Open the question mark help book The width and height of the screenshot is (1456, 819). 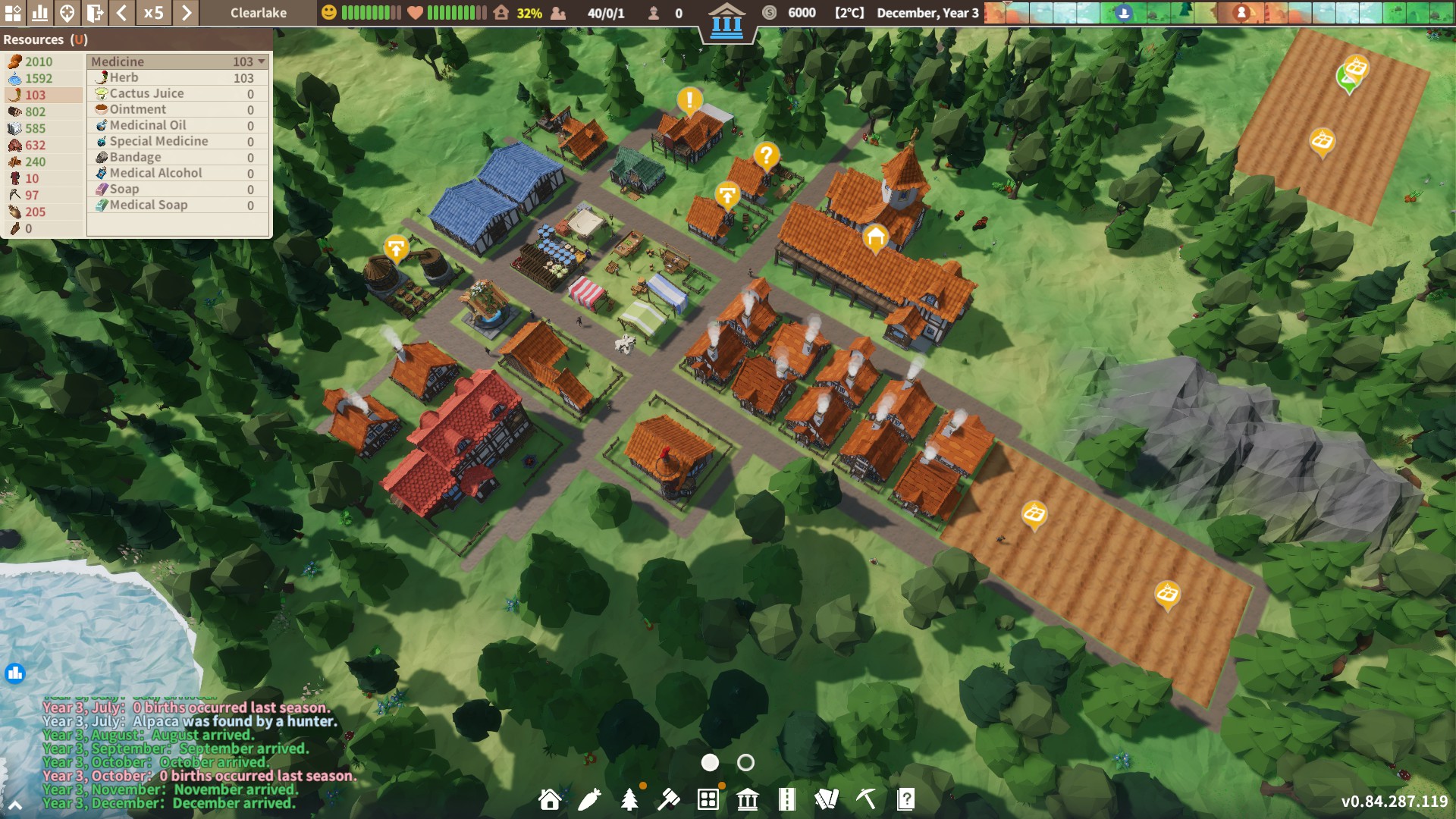click(x=905, y=799)
